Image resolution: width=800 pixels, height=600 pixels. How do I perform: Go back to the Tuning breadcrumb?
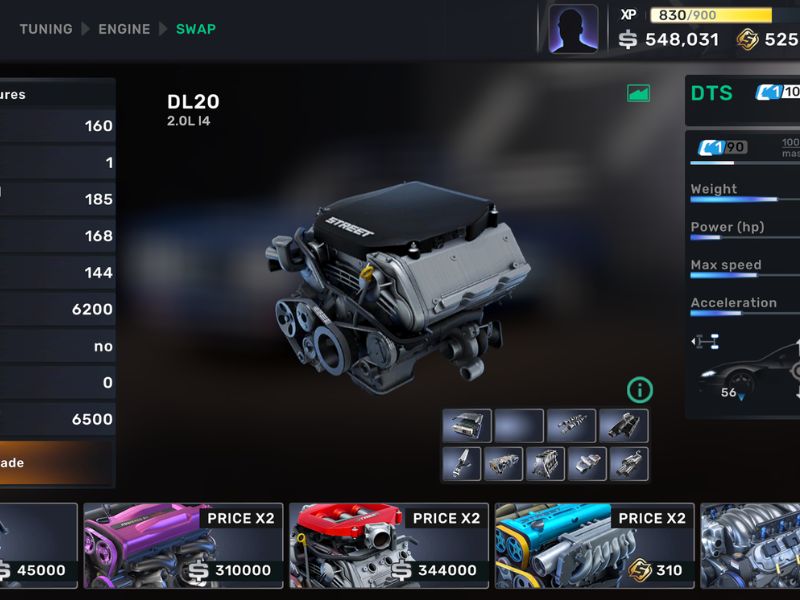(46, 29)
